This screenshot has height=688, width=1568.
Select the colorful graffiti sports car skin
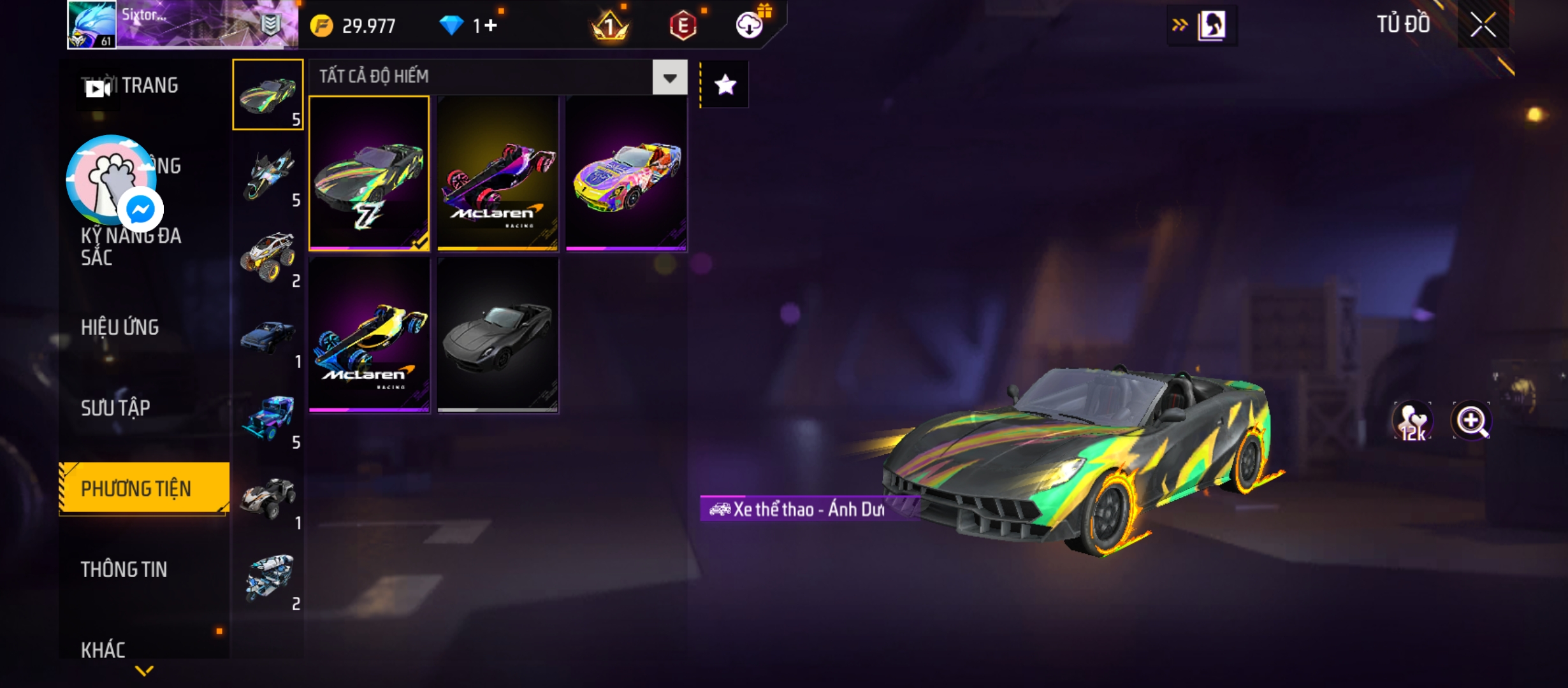coord(626,173)
